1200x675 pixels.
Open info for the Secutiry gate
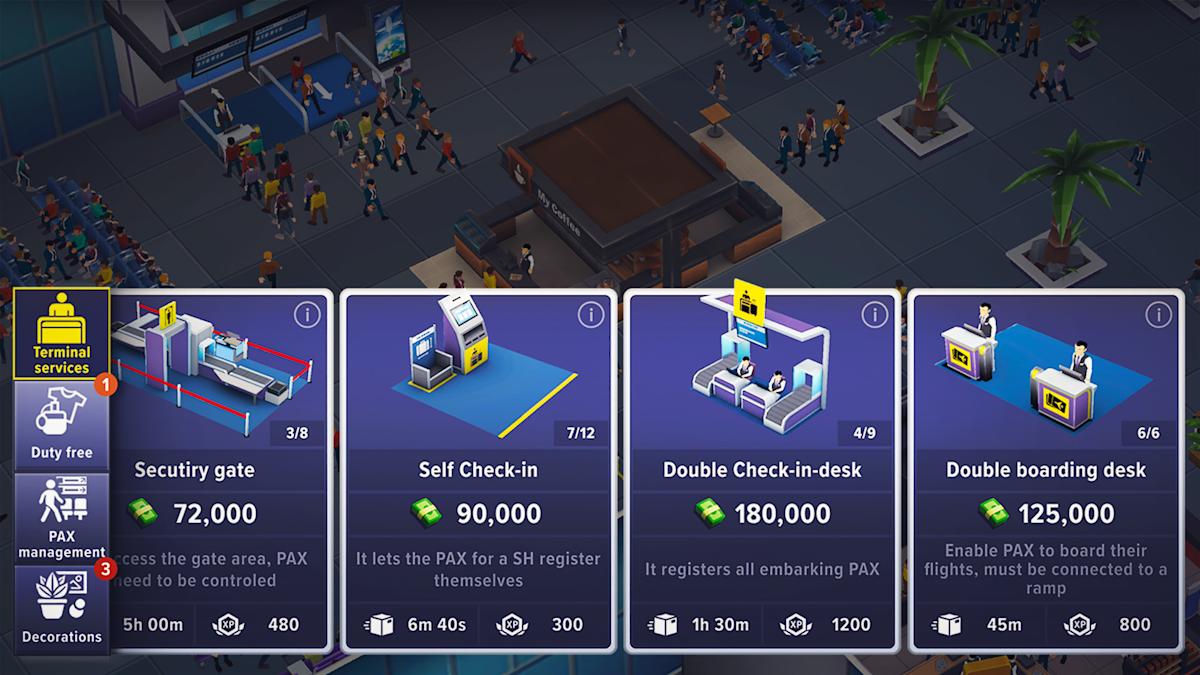tap(307, 315)
